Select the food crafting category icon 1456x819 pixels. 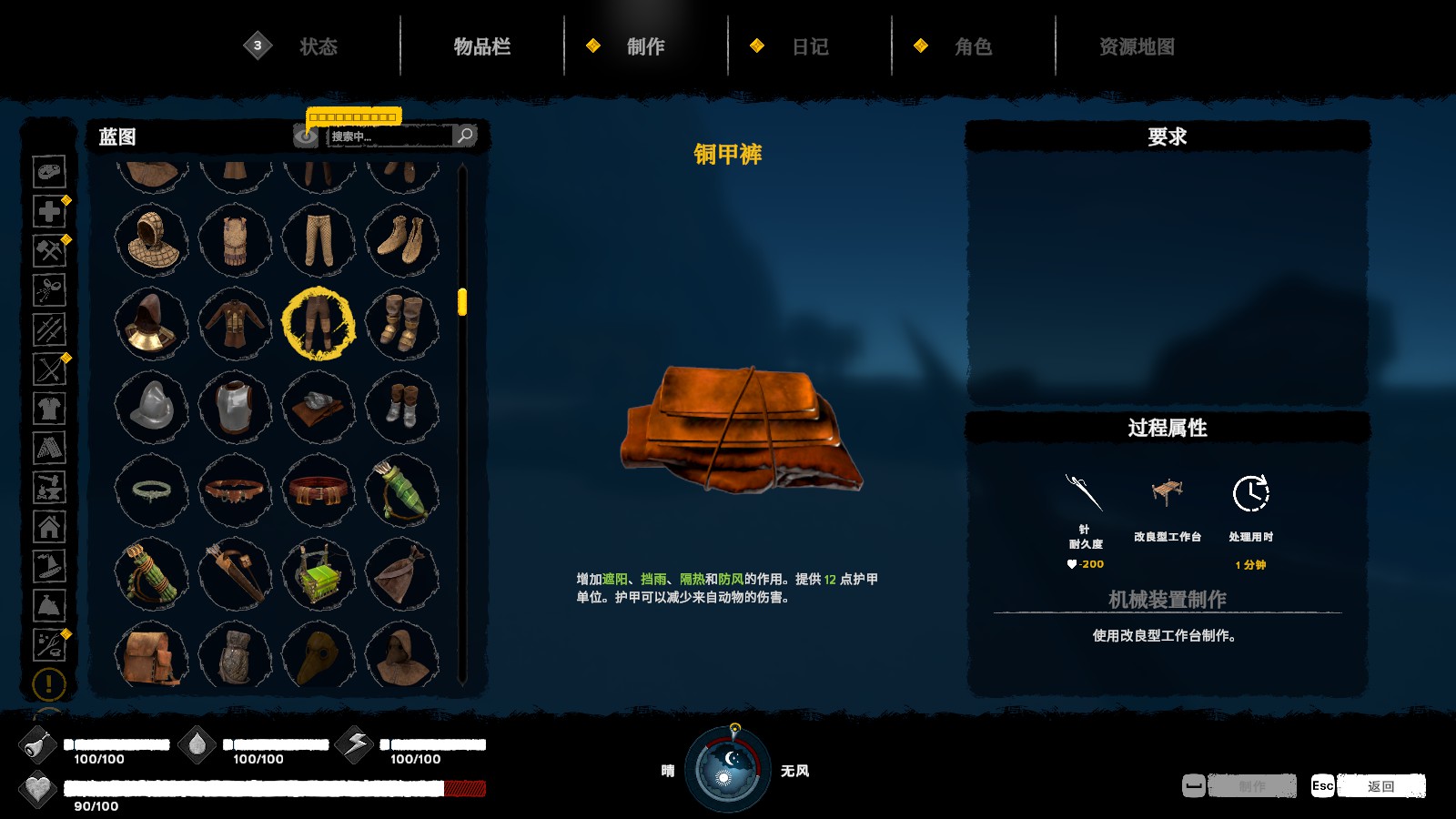click(x=49, y=171)
